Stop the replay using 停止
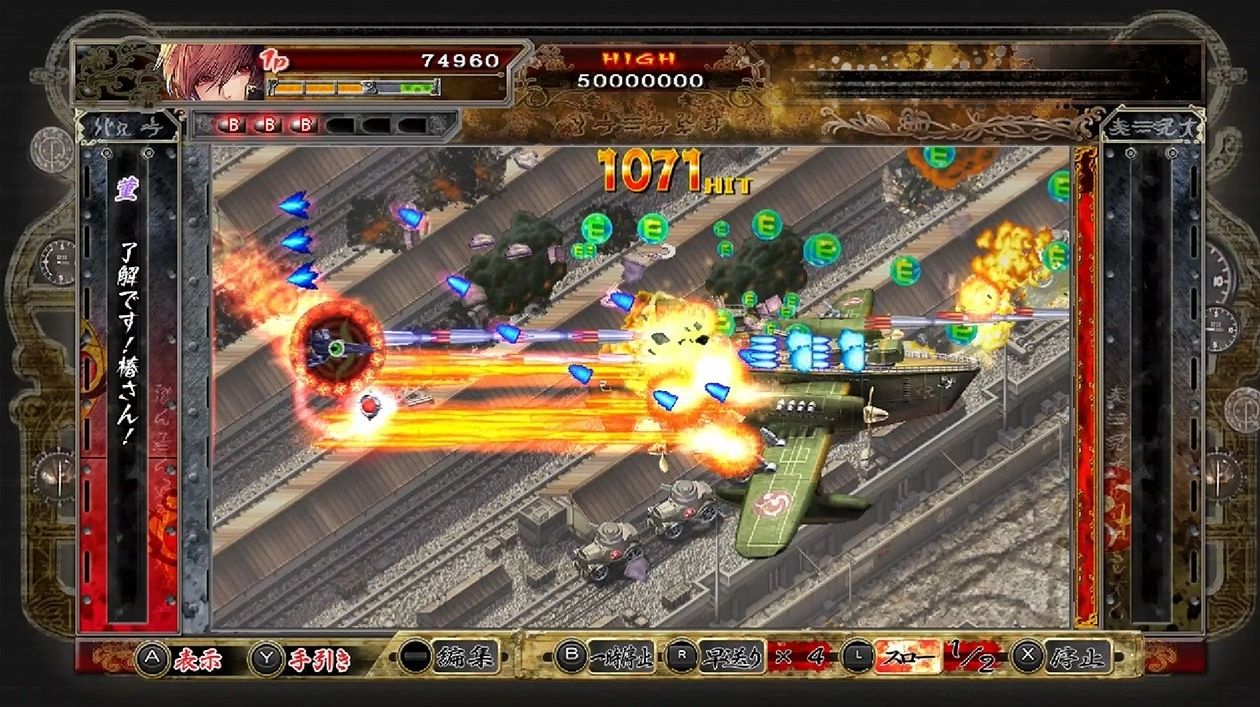This screenshot has width=1260, height=707. tap(1076, 657)
